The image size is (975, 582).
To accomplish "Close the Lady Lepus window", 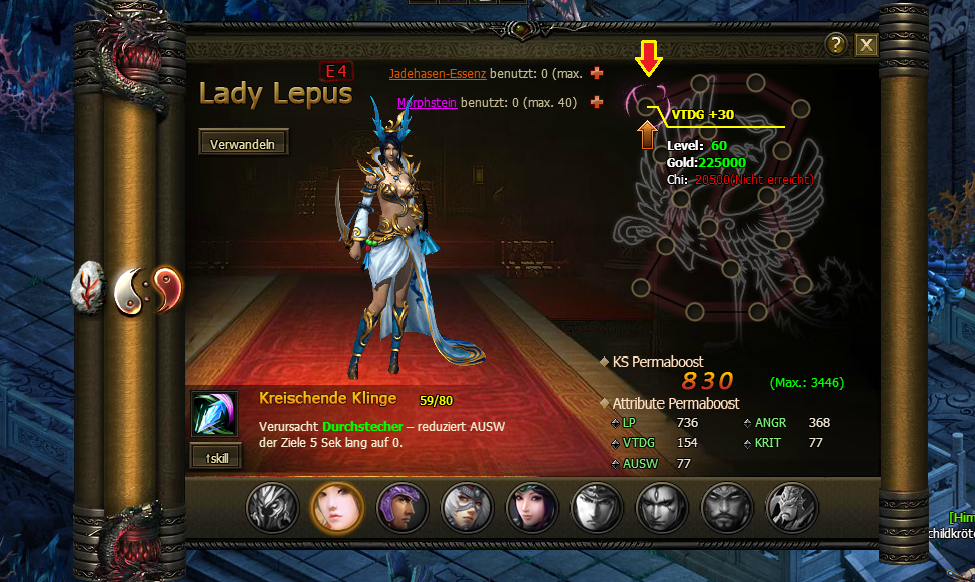I will pyautogui.click(x=866, y=45).
